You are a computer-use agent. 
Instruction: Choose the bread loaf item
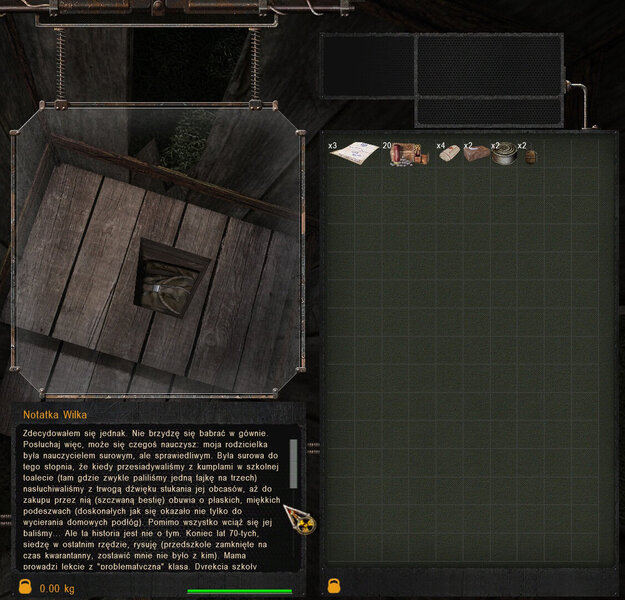pyautogui.click(x=477, y=154)
